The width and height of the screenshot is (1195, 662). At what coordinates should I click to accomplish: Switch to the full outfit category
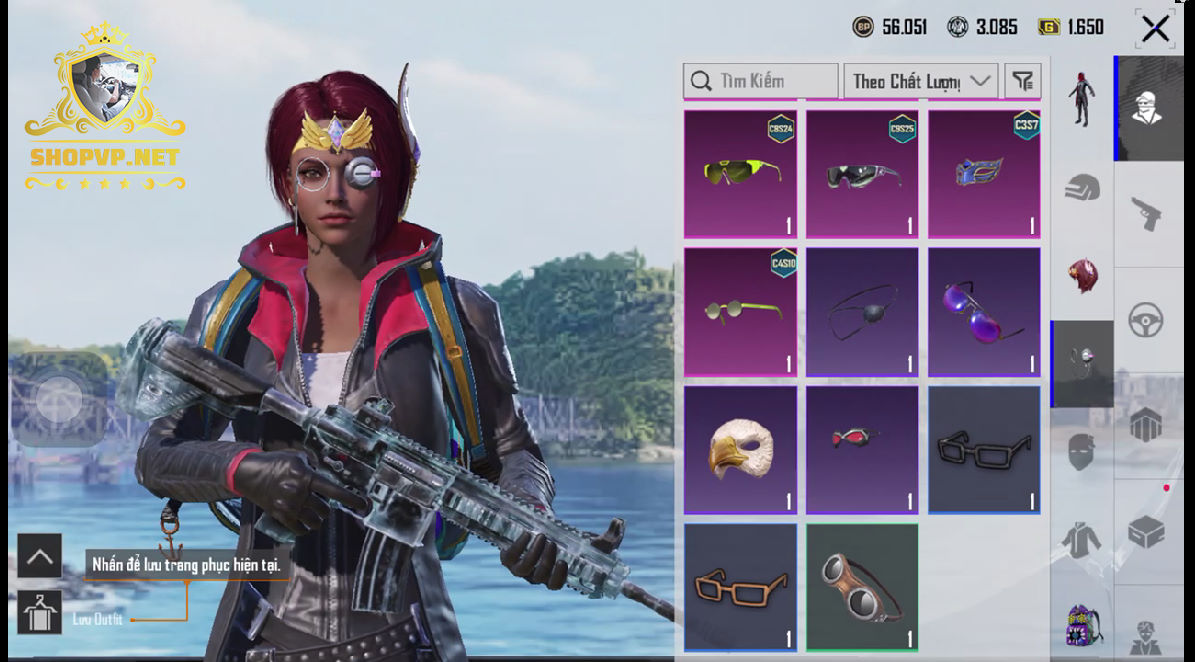point(1082,98)
